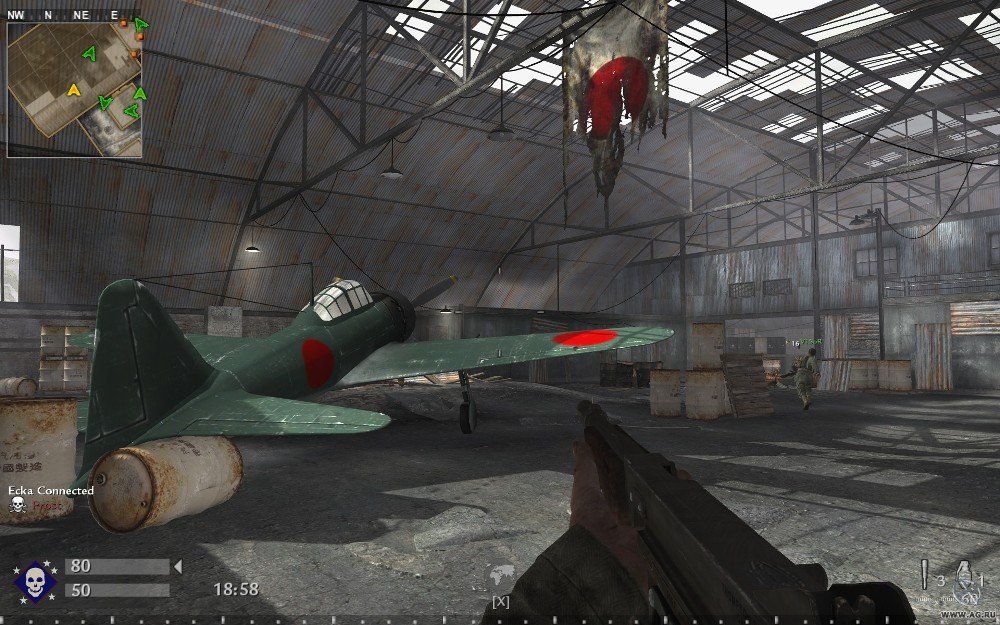Screen dimensions: 1000x625
Task: Click the minimap in the corner
Action: click(x=75, y=90)
